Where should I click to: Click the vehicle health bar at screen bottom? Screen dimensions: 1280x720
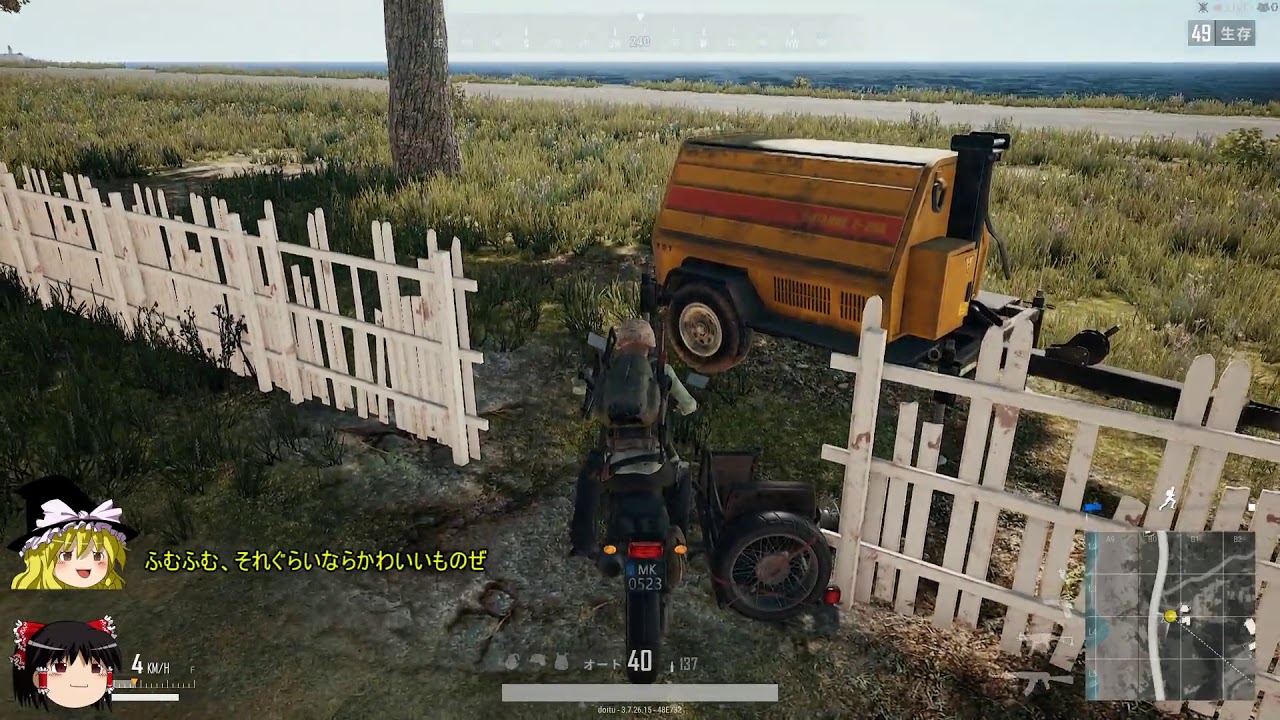[637, 690]
